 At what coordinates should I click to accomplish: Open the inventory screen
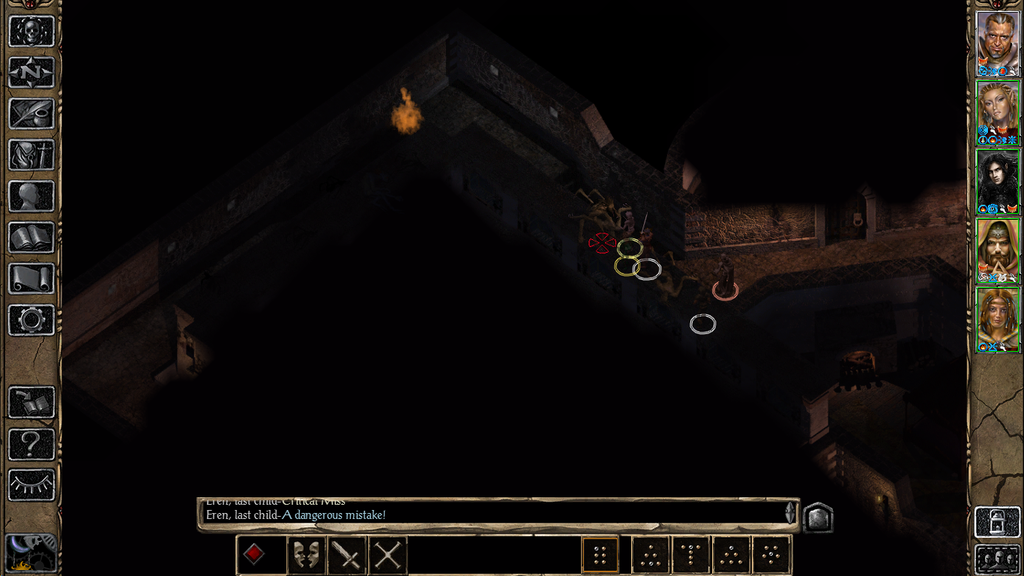(x=31, y=155)
